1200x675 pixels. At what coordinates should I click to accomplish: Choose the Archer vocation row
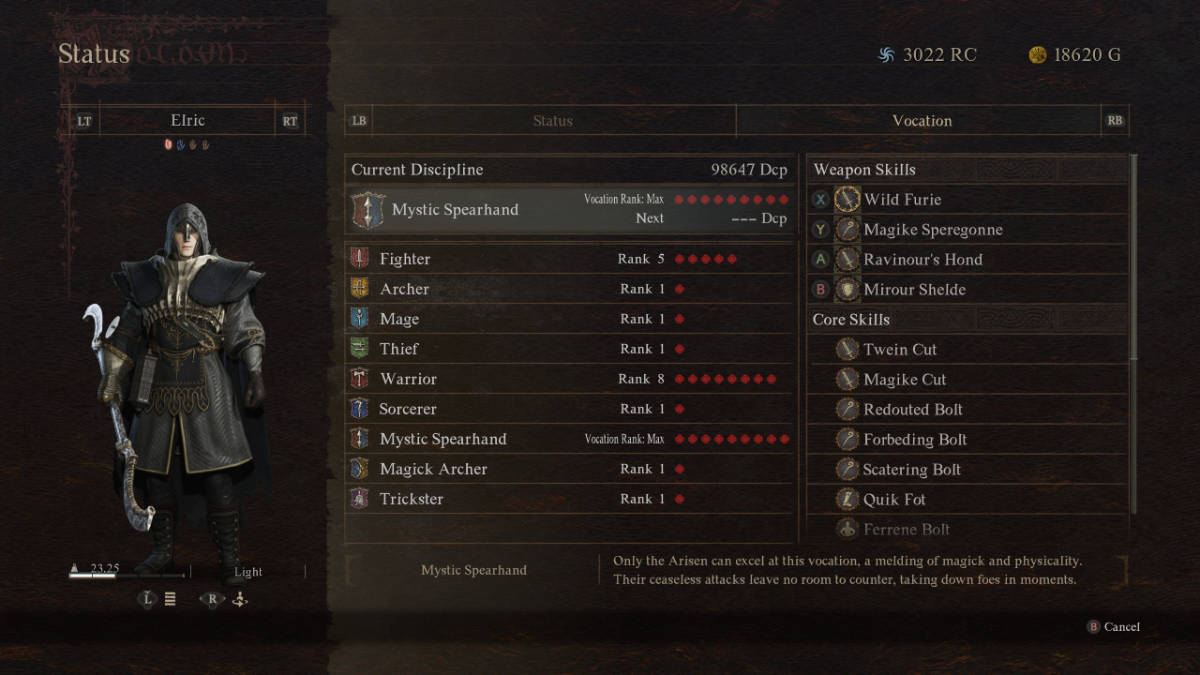(x=569, y=289)
